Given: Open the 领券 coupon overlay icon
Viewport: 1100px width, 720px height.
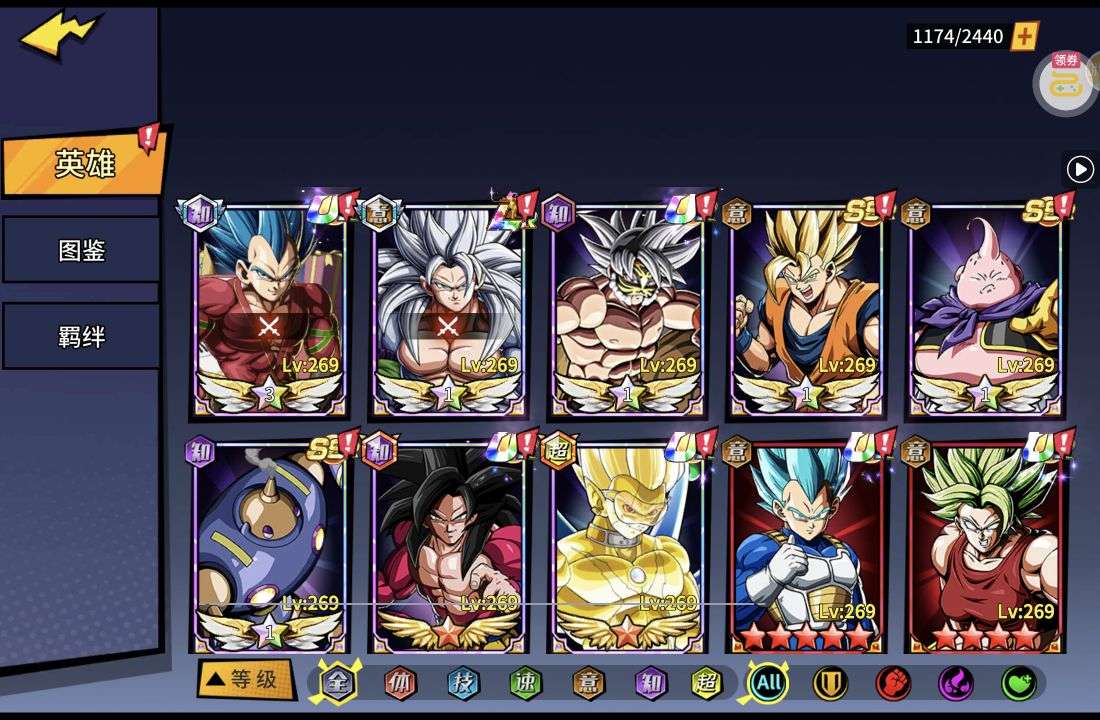Looking at the screenshot, I should 1064,82.
